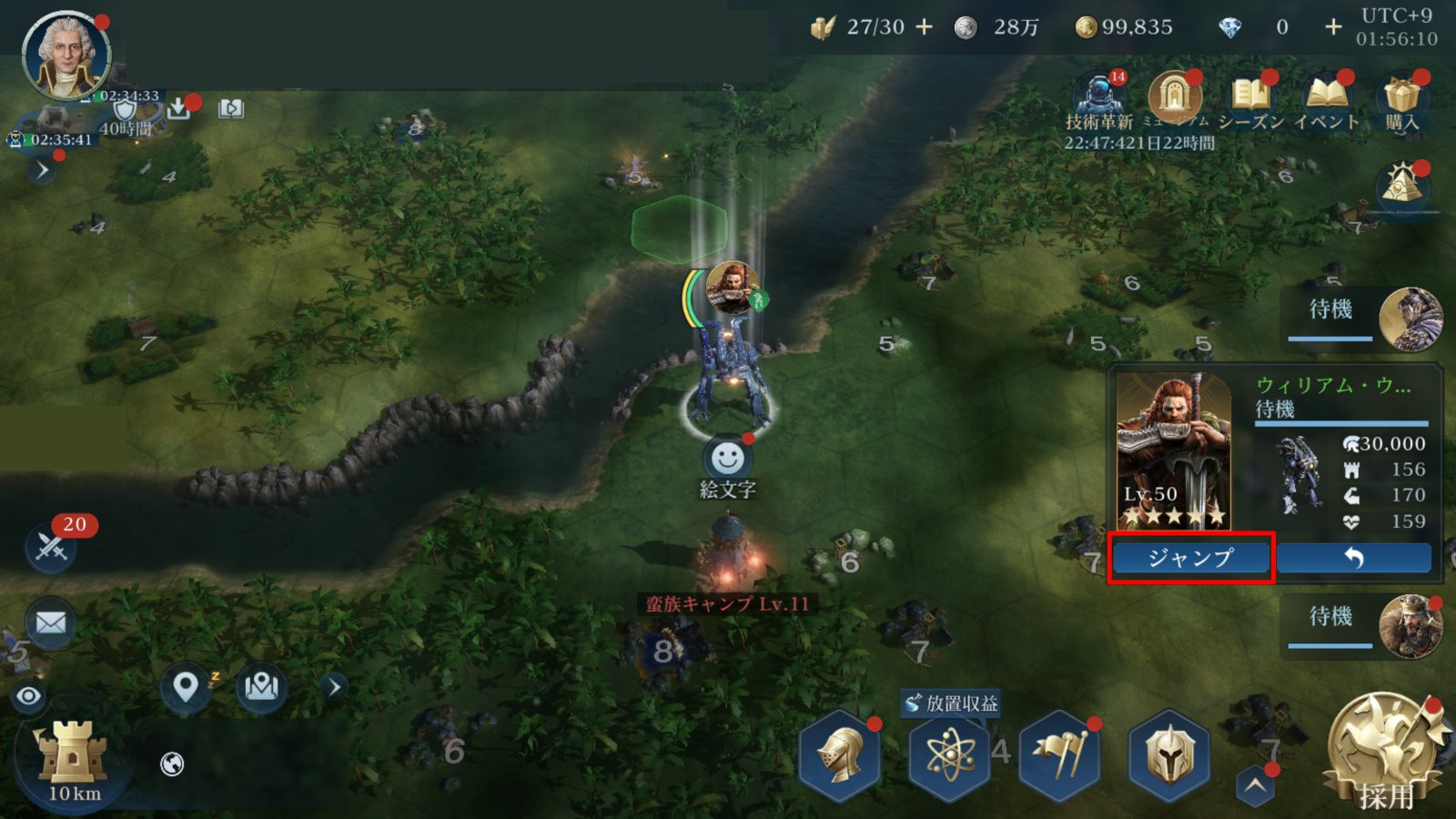Toggle the eye visibility icon
Viewport: 1456px width, 819px height.
click(29, 697)
